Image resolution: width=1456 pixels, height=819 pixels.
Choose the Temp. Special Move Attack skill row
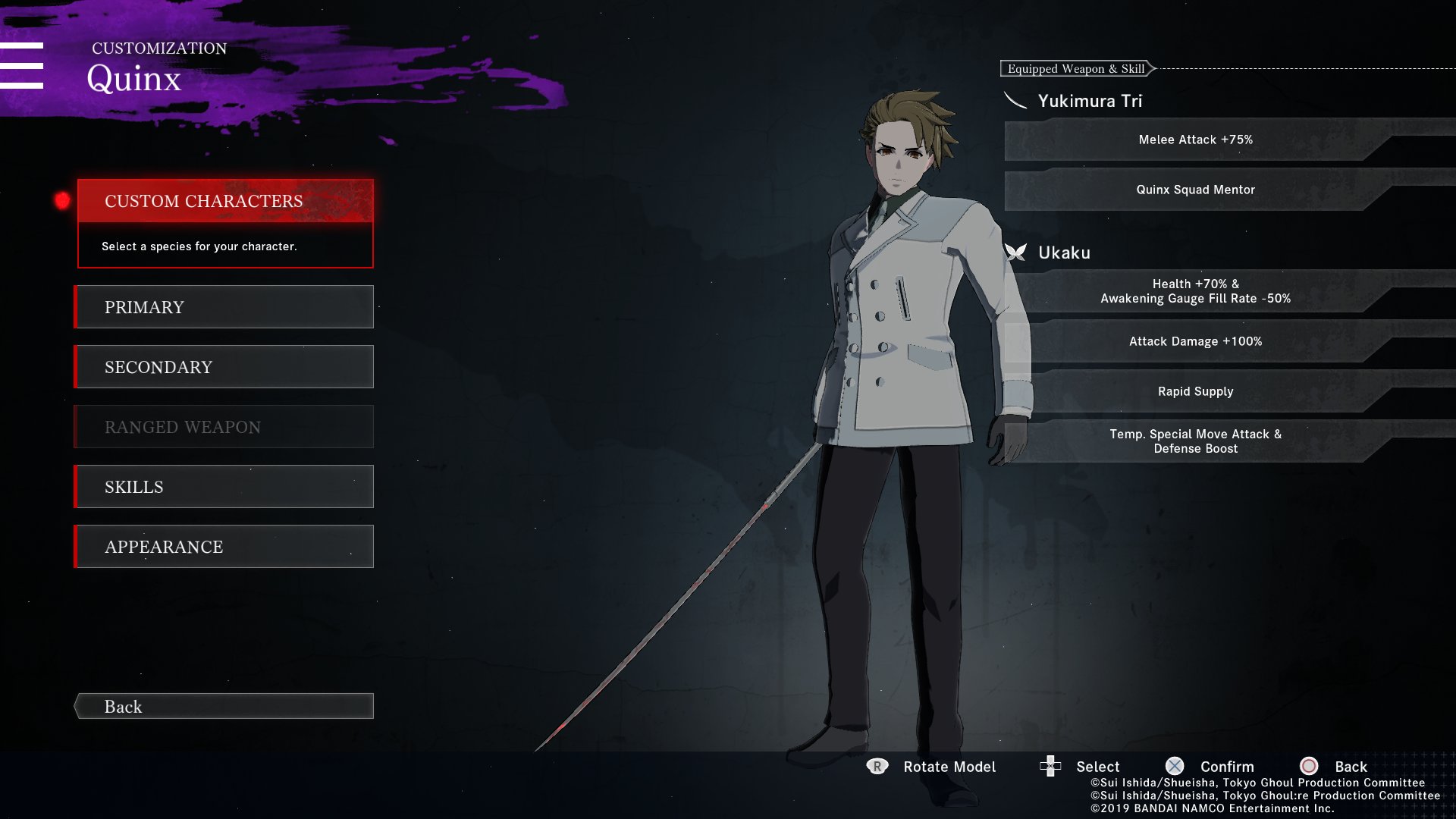coord(1195,441)
